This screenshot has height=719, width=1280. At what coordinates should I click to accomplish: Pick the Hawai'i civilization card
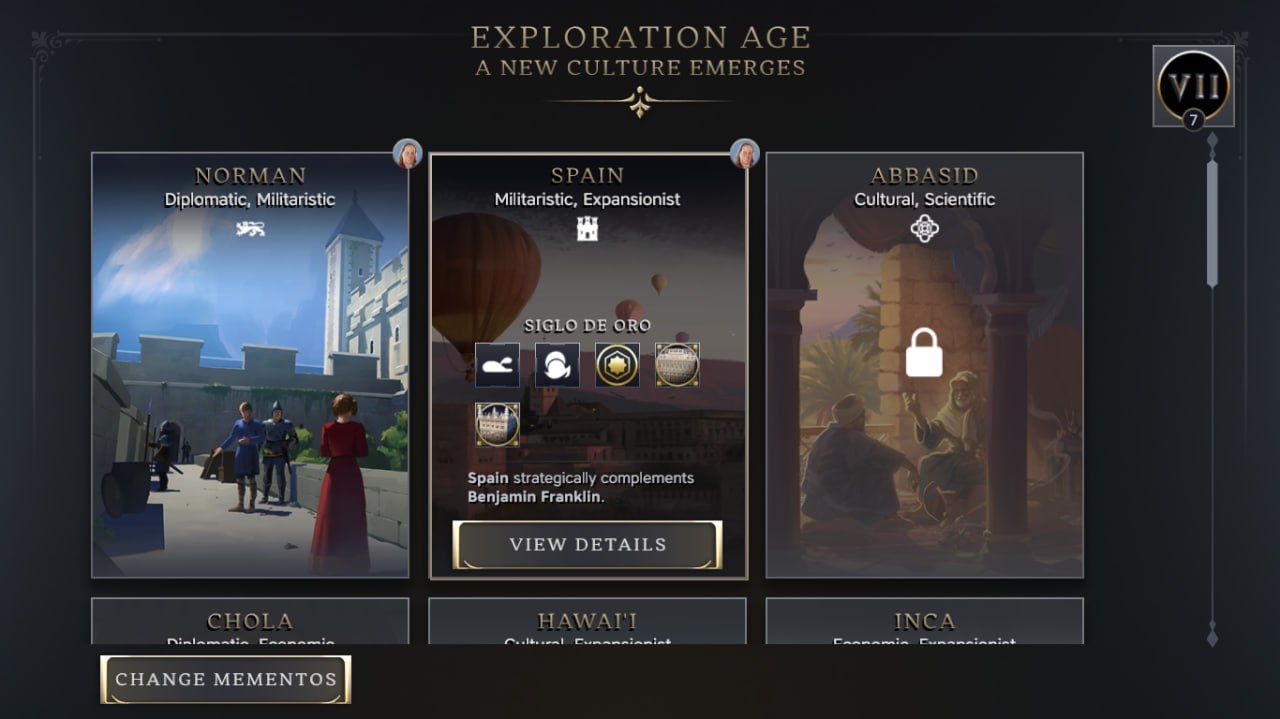(587, 622)
